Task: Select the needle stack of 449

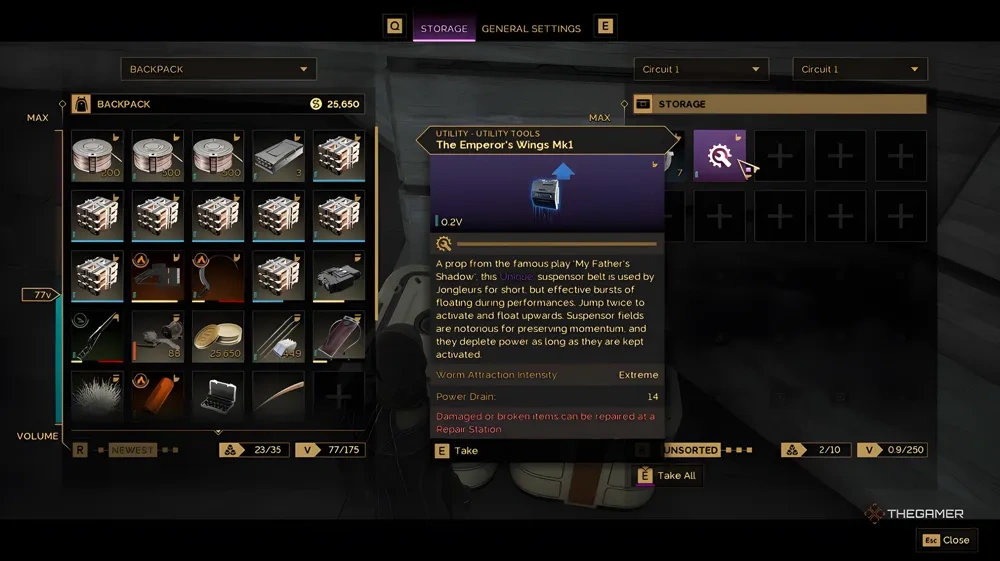Action: (x=278, y=335)
